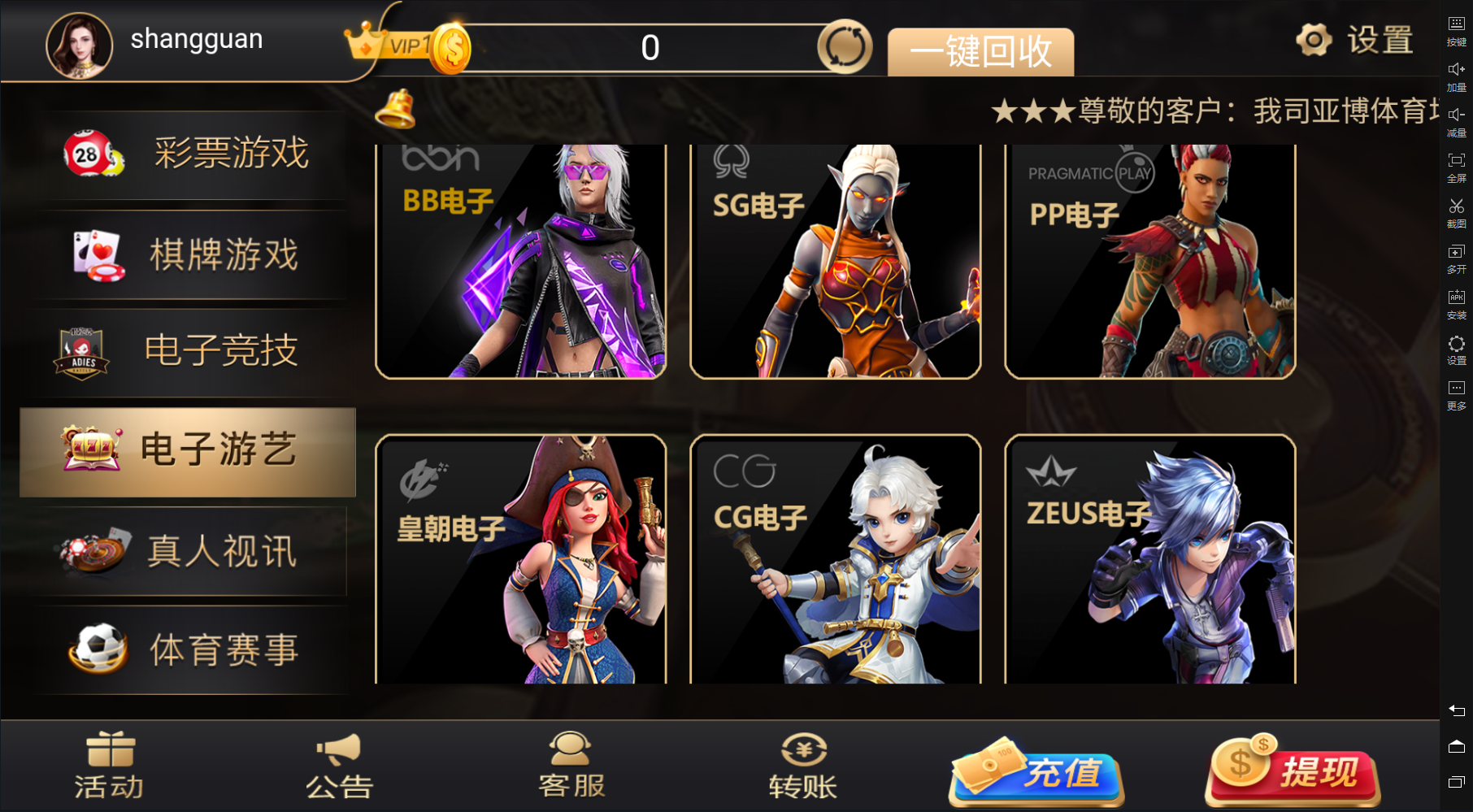Select the SG电子 game tile
The width and height of the screenshot is (1473, 812).
(x=835, y=262)
